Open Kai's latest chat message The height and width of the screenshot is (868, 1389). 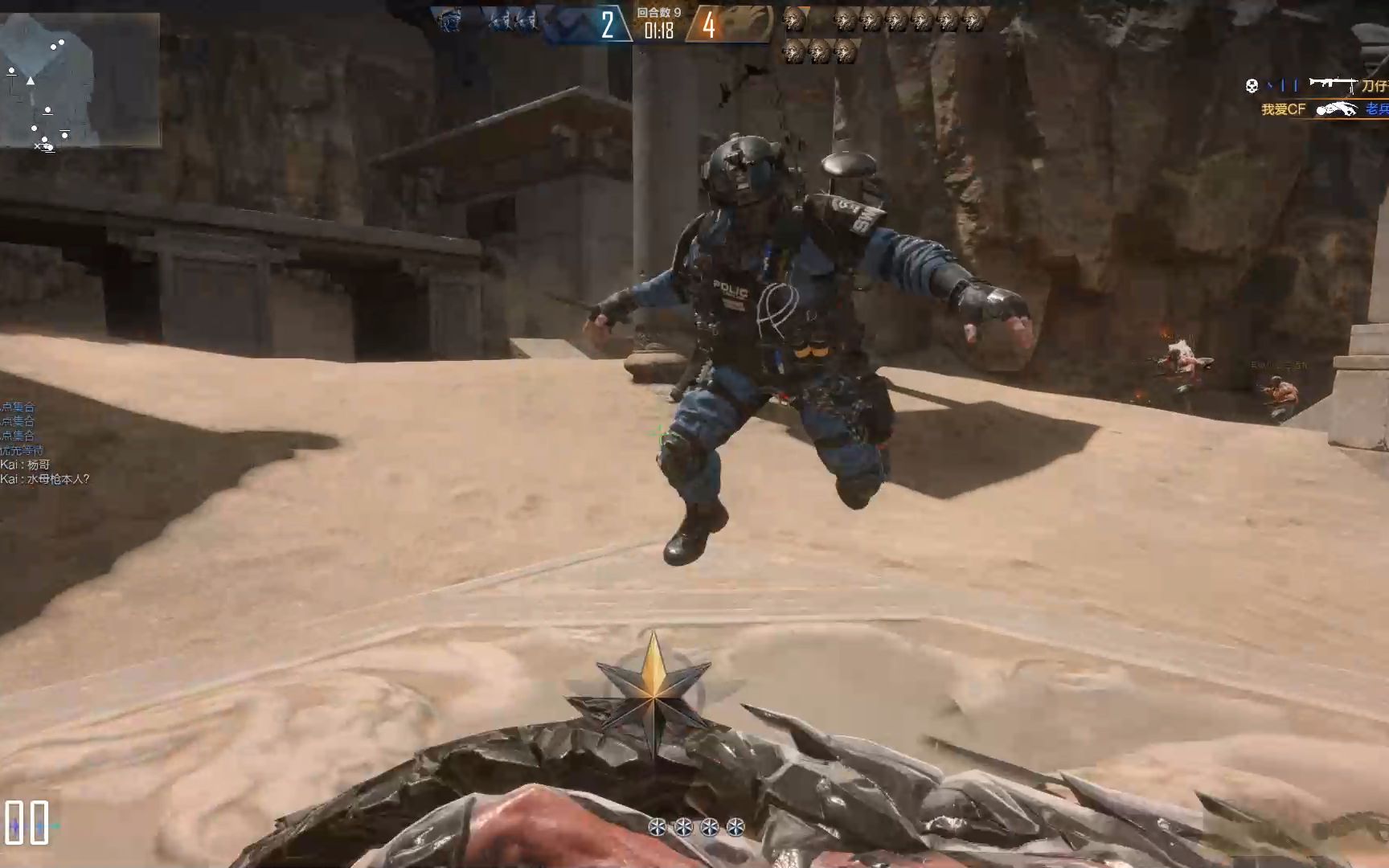[45, 479]
